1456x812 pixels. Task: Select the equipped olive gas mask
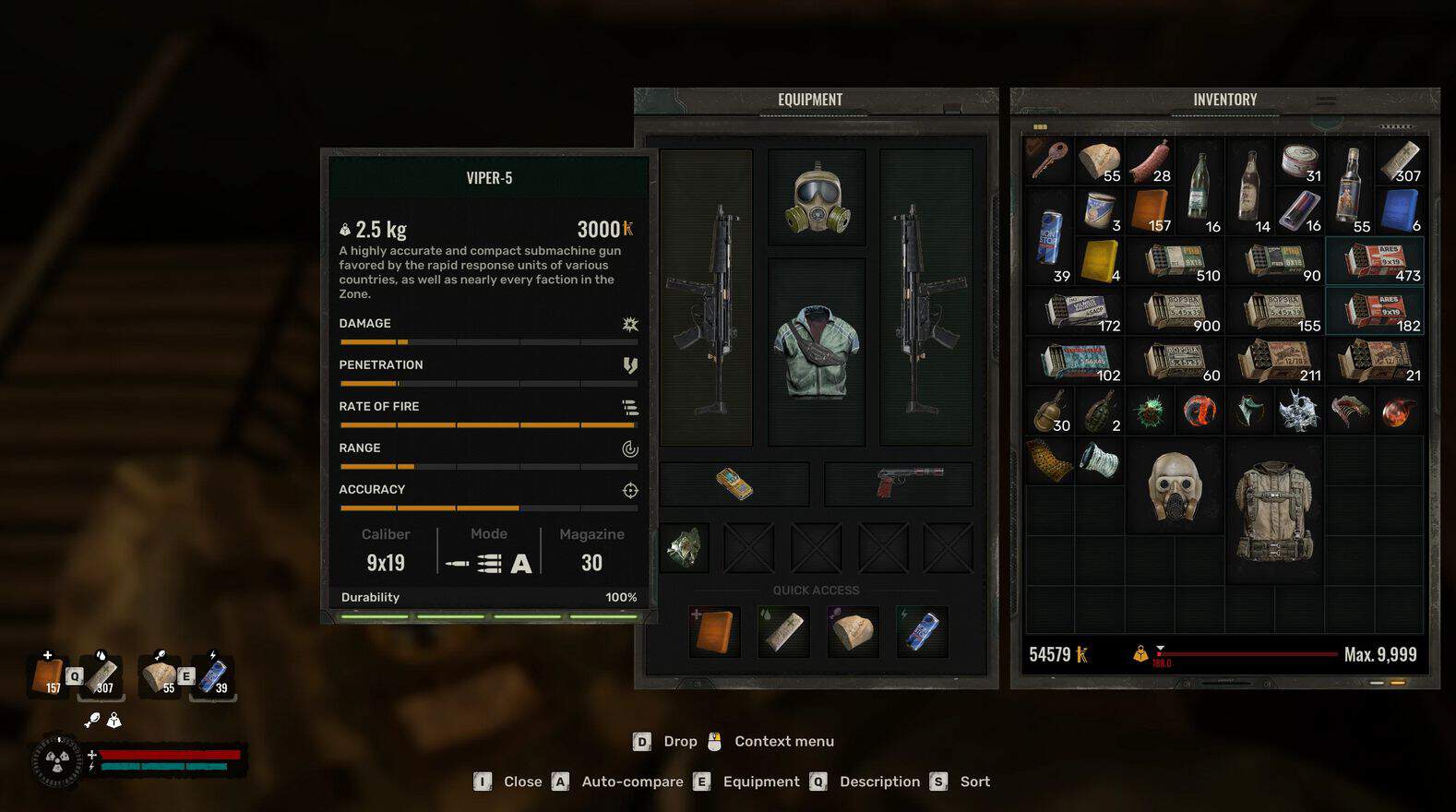tap(817, 198)
